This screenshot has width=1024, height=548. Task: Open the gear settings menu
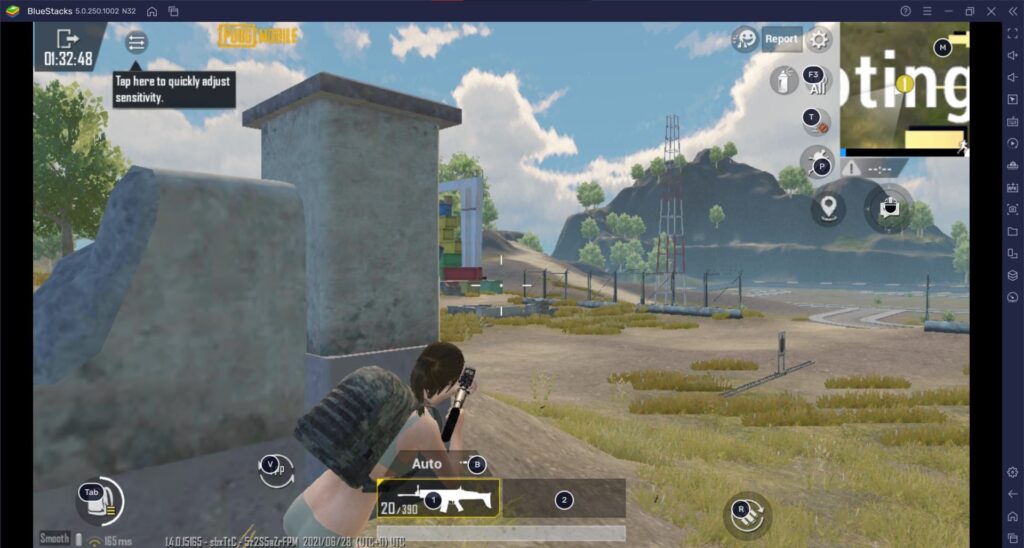820,39
